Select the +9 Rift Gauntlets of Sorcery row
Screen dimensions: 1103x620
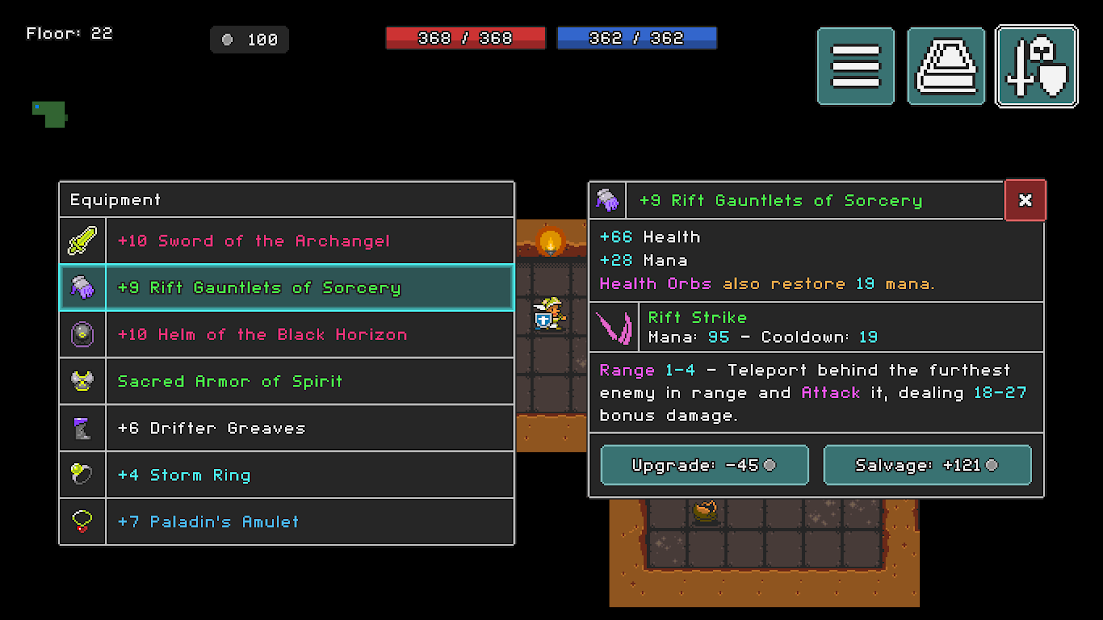287,288
